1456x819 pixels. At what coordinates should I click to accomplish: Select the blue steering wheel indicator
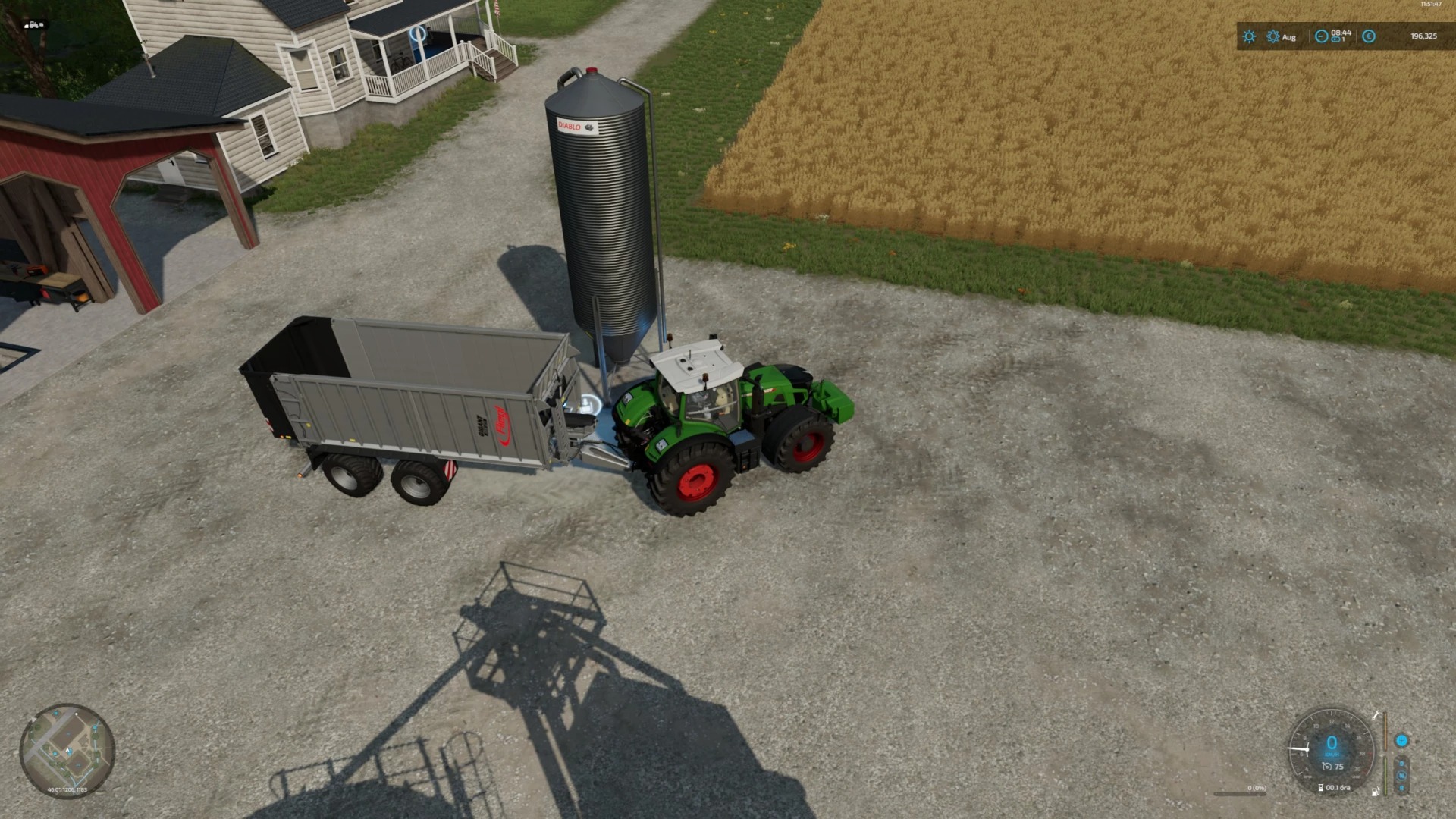tap(1401, 741)
